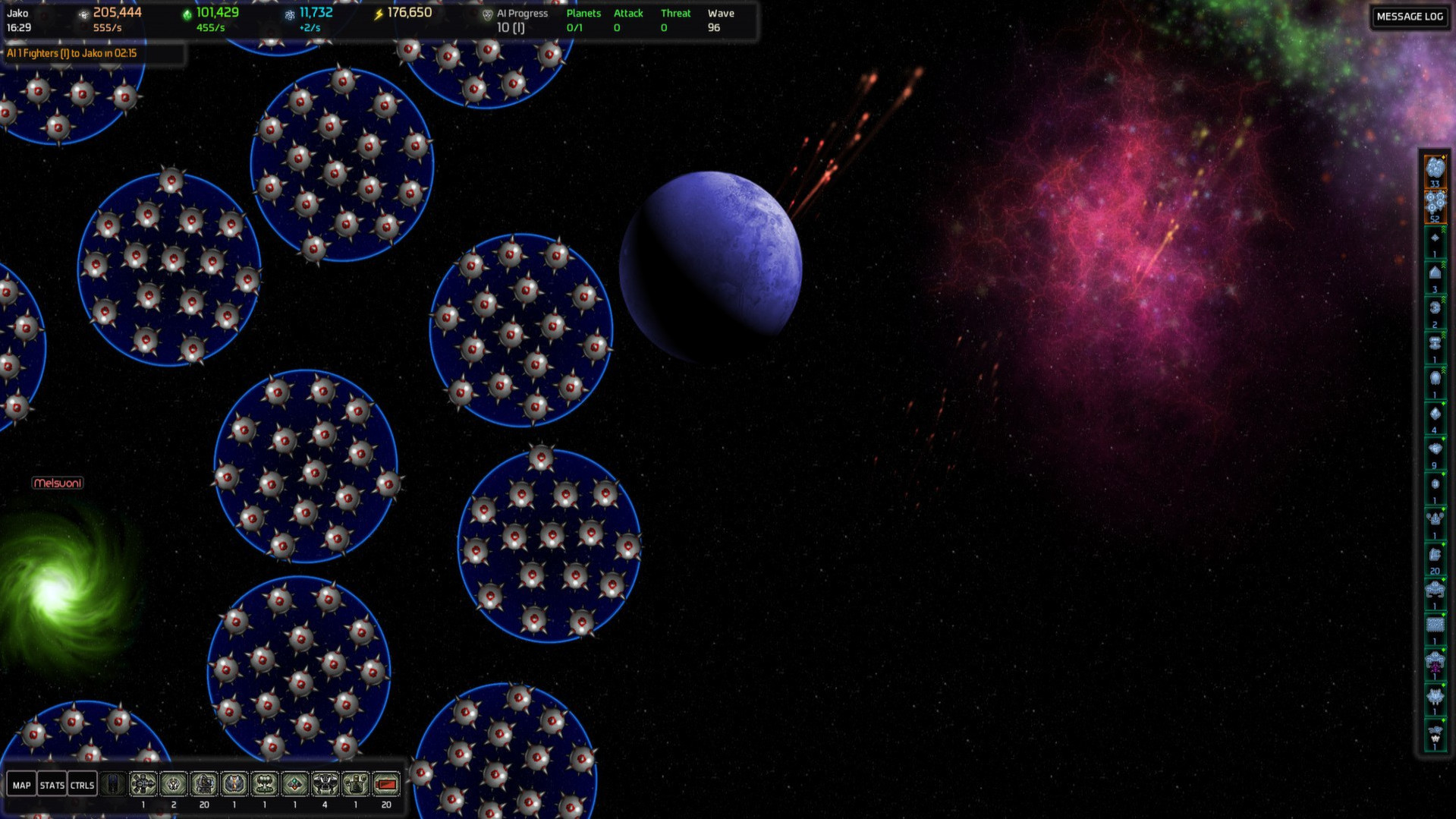The width and height of the screenshot is (1456, 819).
Task: Open the MESSAGE LOG
Action: (x=1409, y=17)
